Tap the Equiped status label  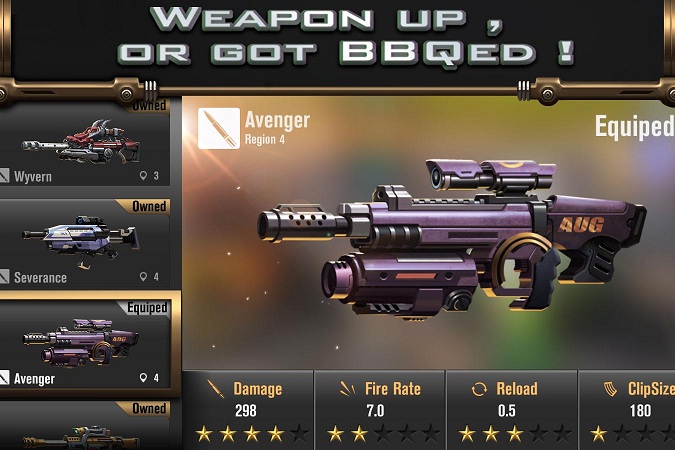click(634, 127)
